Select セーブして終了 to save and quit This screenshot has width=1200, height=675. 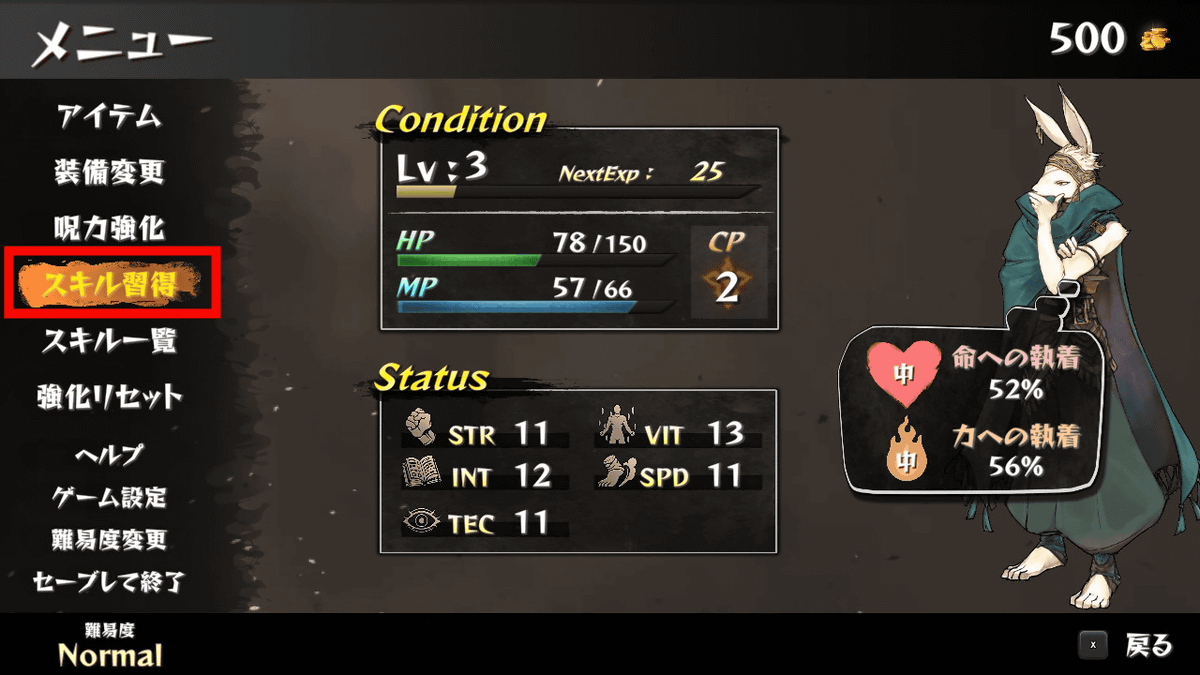coord(109,582)
